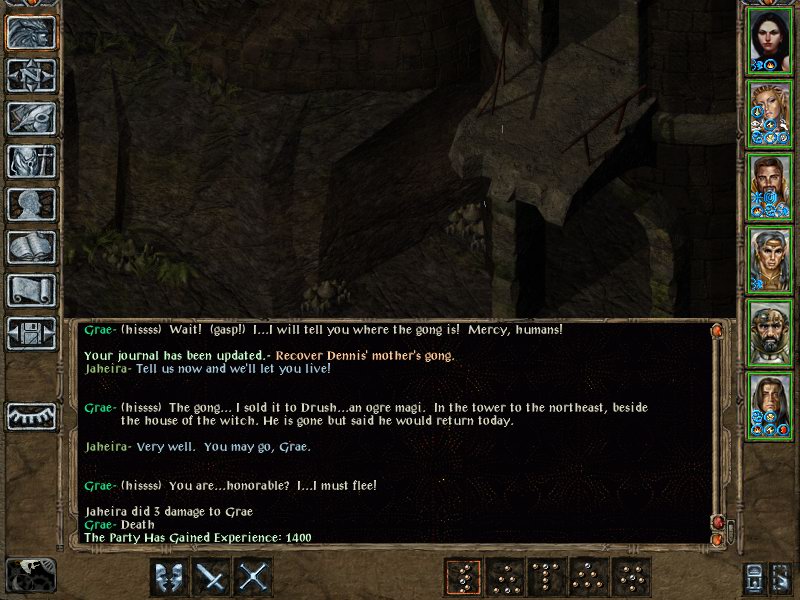
Task: Open the priest scroll button
Action: 31,290
